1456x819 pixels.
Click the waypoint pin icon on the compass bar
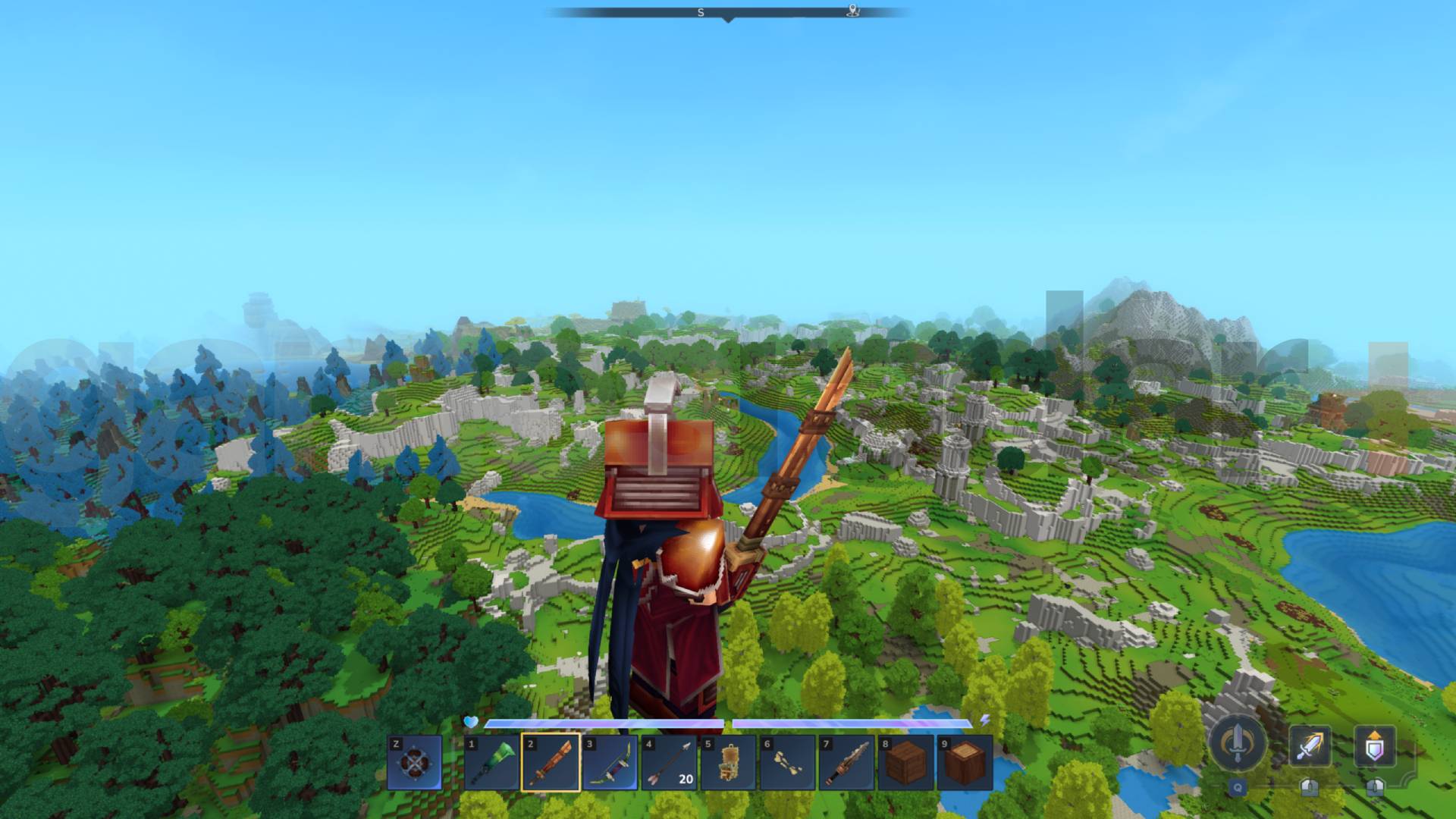(x=853, y=11)
